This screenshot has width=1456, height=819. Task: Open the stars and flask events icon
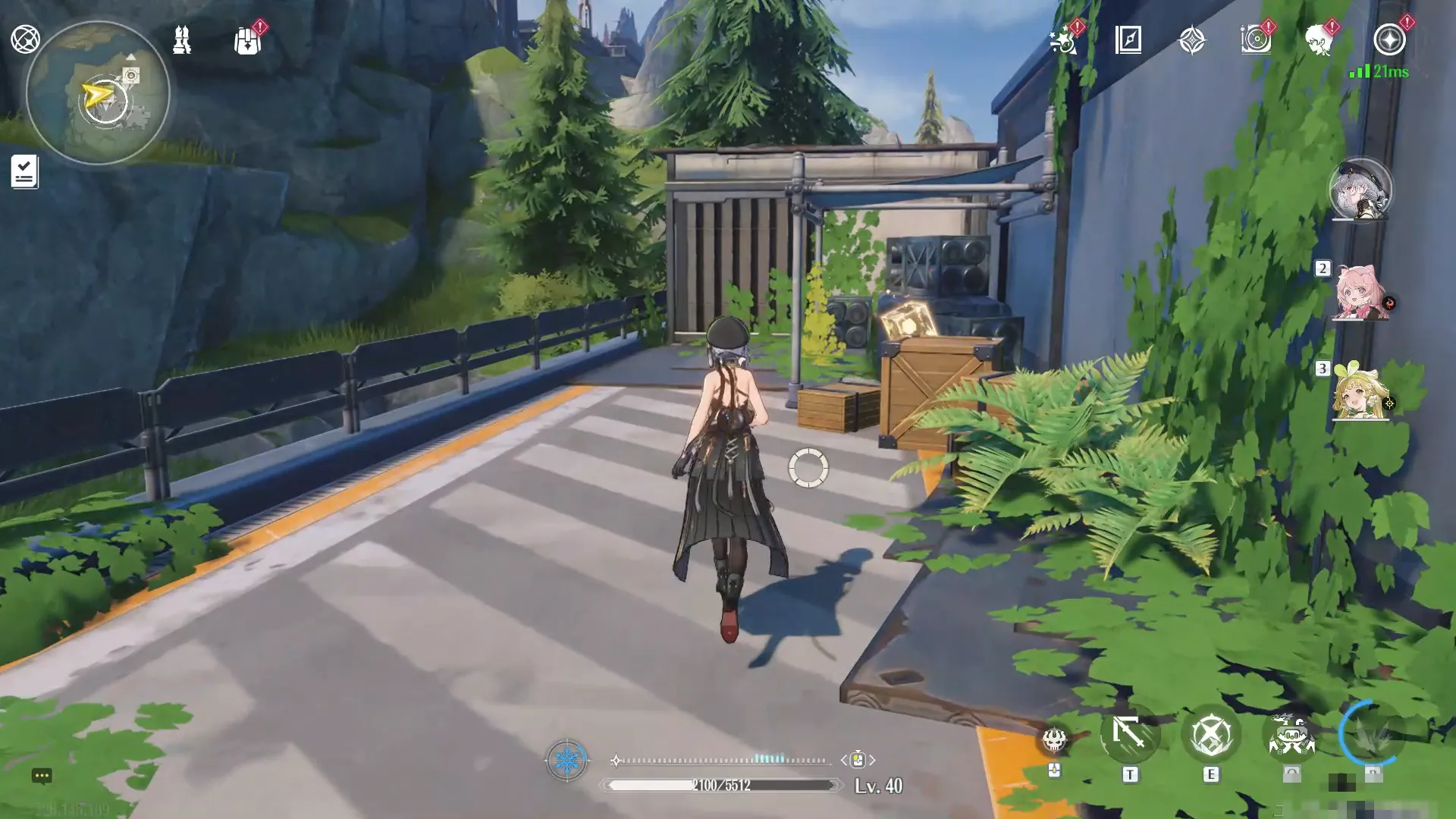click(x=1063, y=40)
